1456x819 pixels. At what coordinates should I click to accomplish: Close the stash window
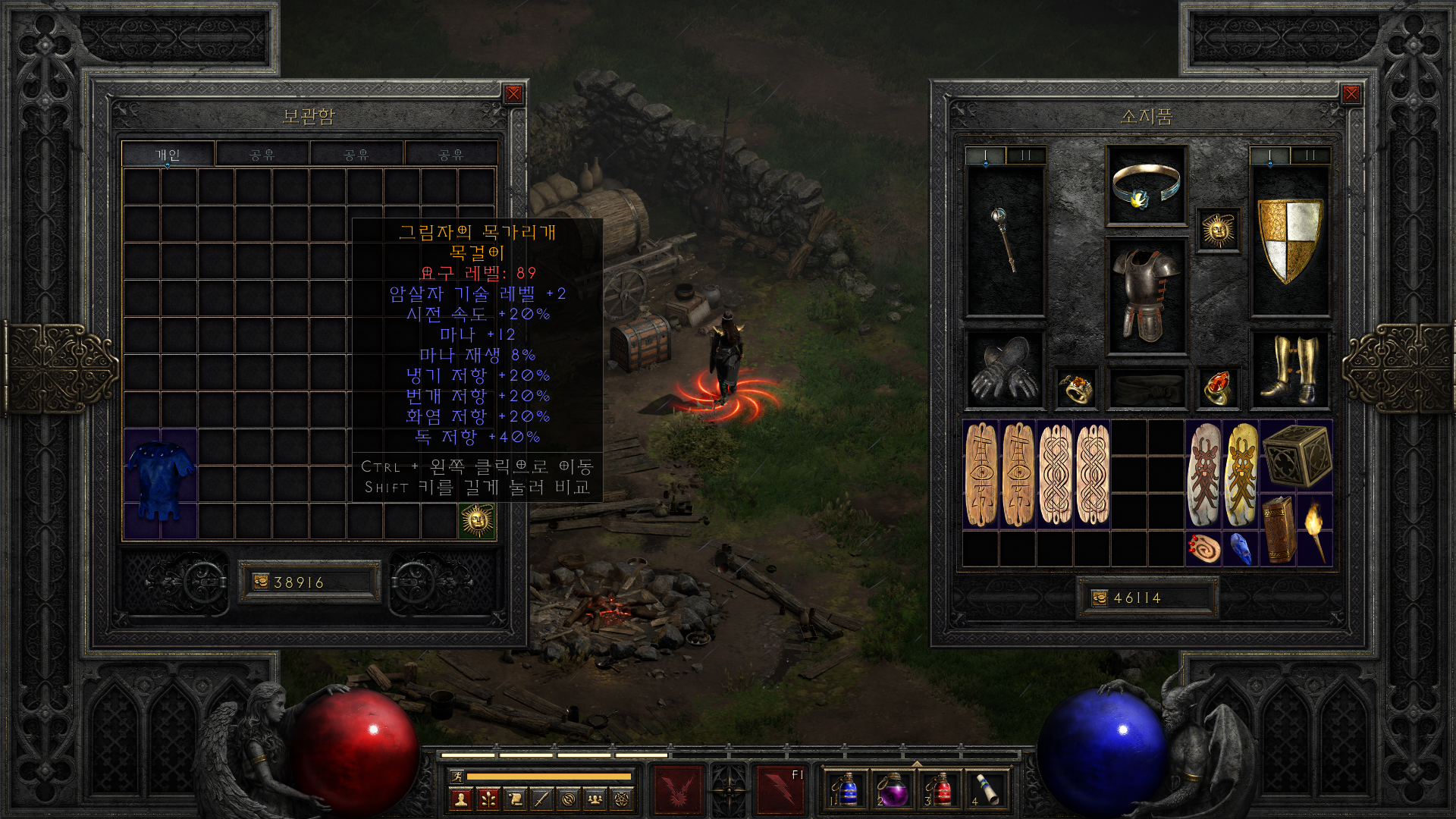coord(513,94)
